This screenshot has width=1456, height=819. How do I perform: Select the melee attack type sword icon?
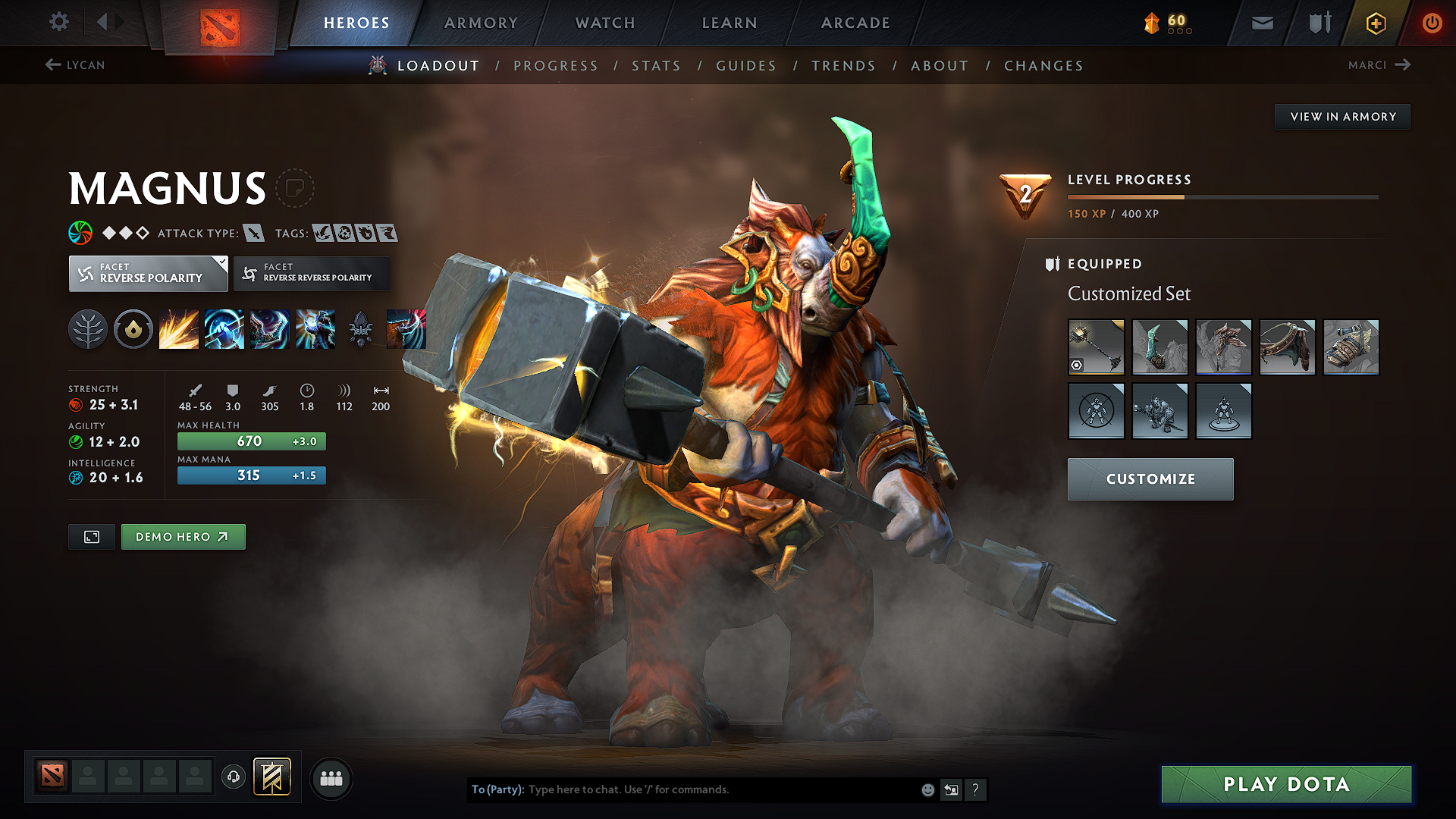[x=253, y=233]
